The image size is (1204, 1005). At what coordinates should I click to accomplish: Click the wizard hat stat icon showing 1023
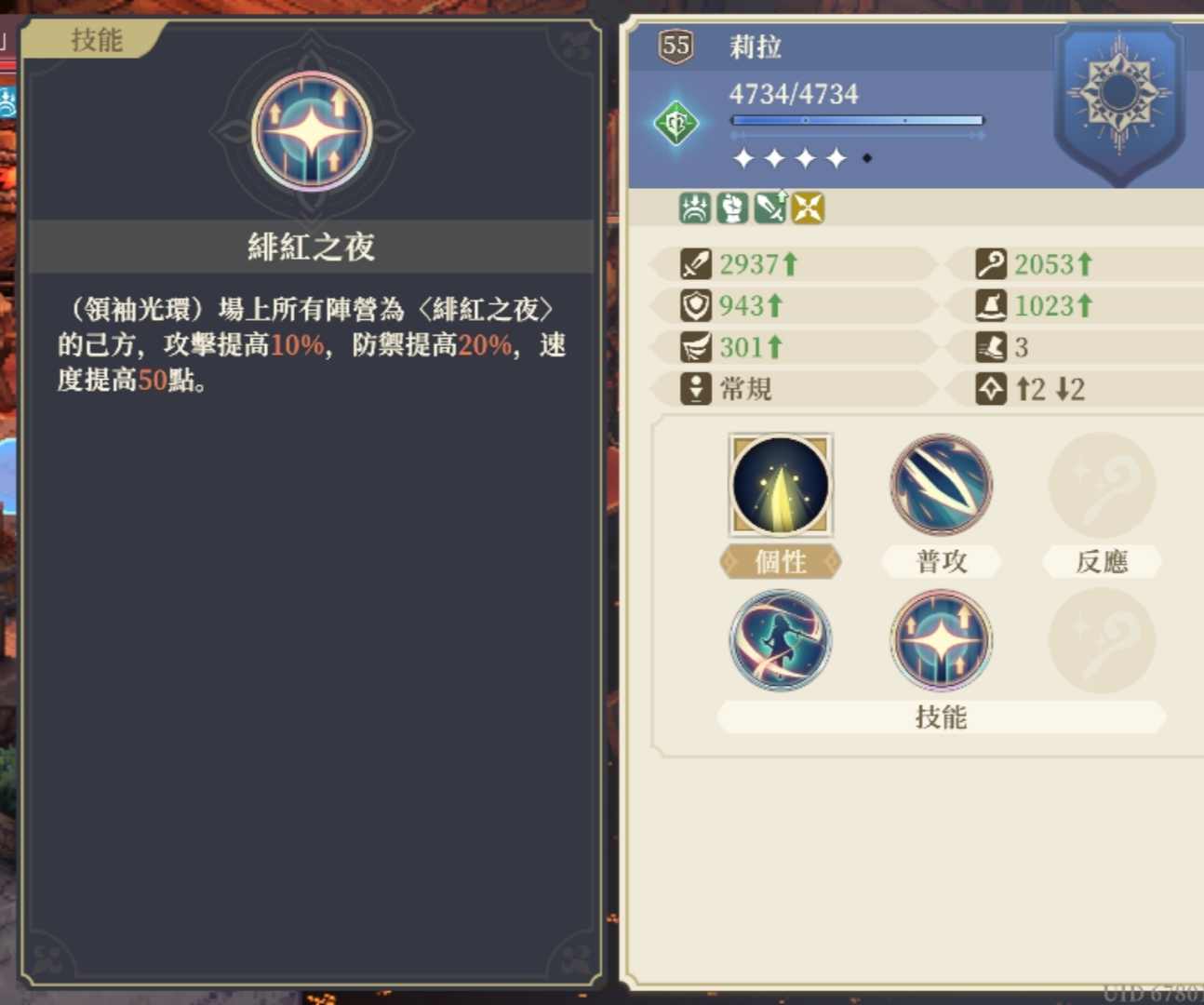992,306
